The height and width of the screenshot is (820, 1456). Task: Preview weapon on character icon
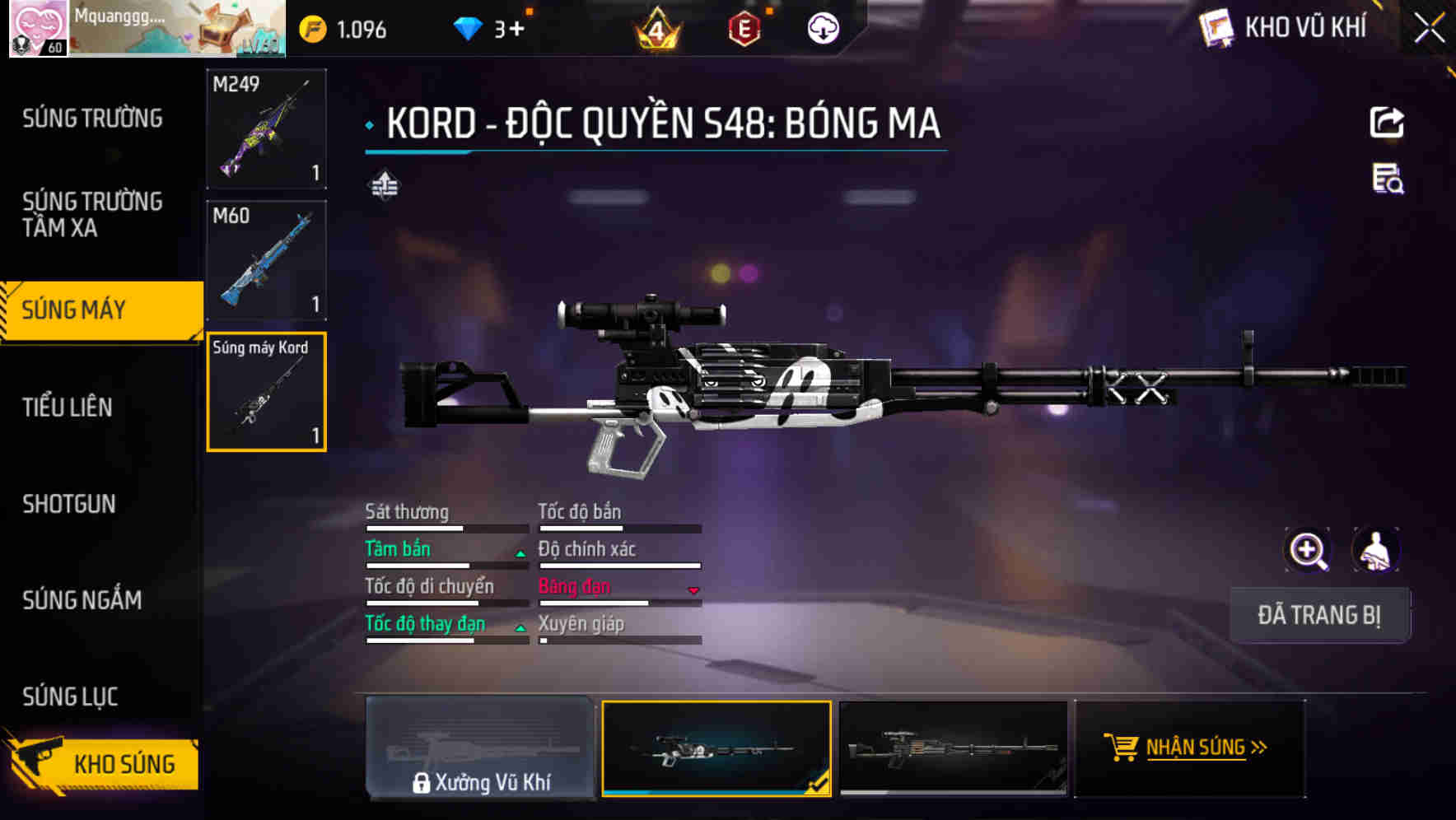(x=1375, y=551)
